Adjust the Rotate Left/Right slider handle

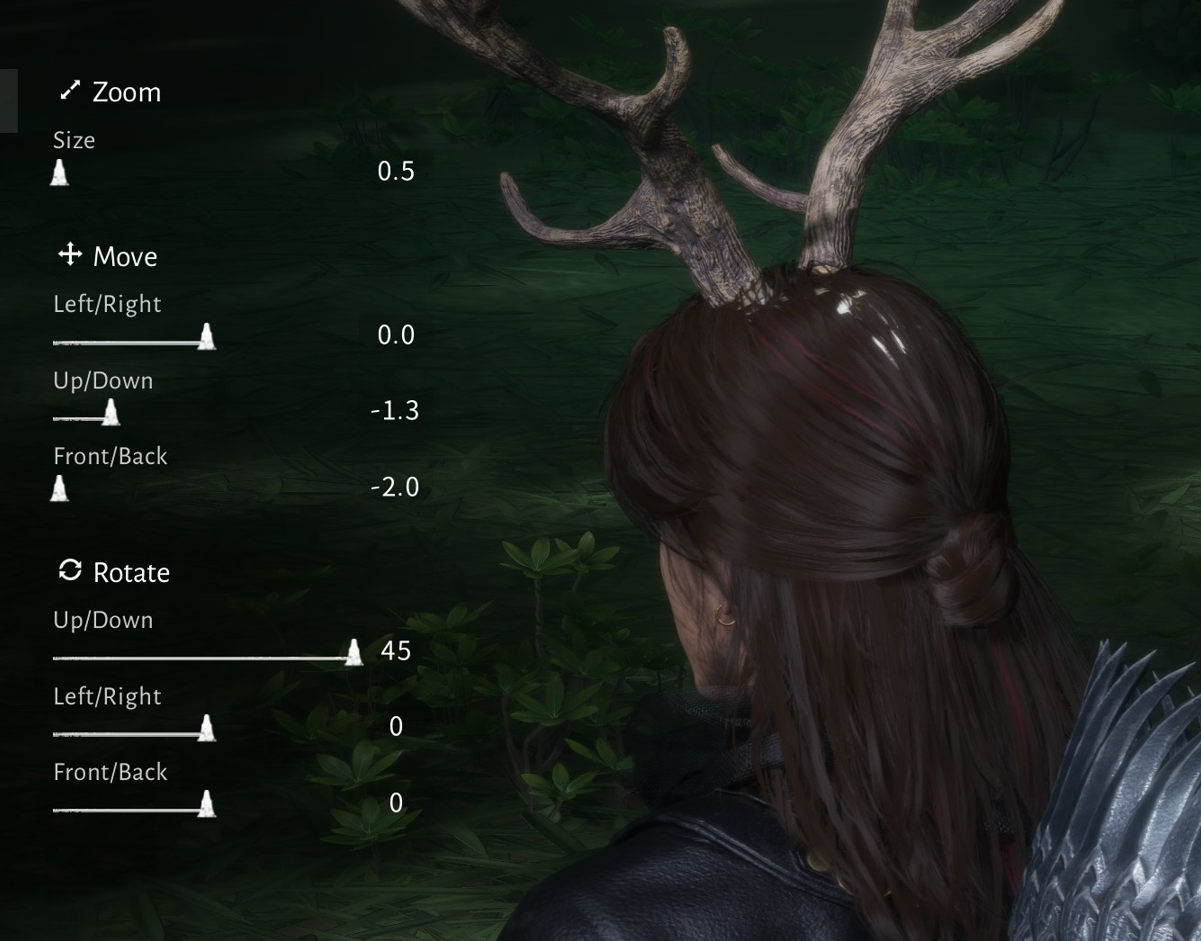click(206, 728)
